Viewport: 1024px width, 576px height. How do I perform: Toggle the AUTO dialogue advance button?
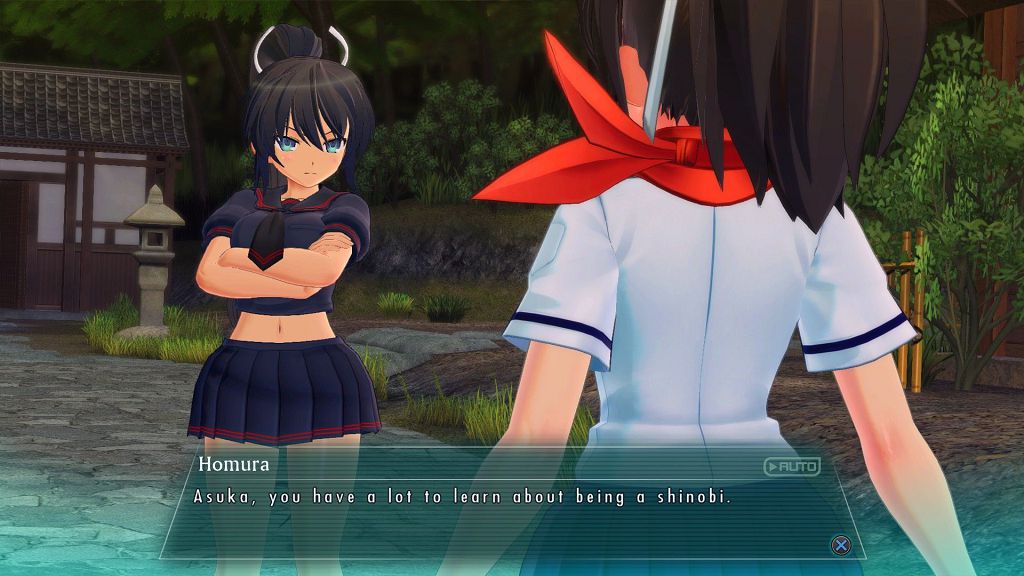click(791, 466)
